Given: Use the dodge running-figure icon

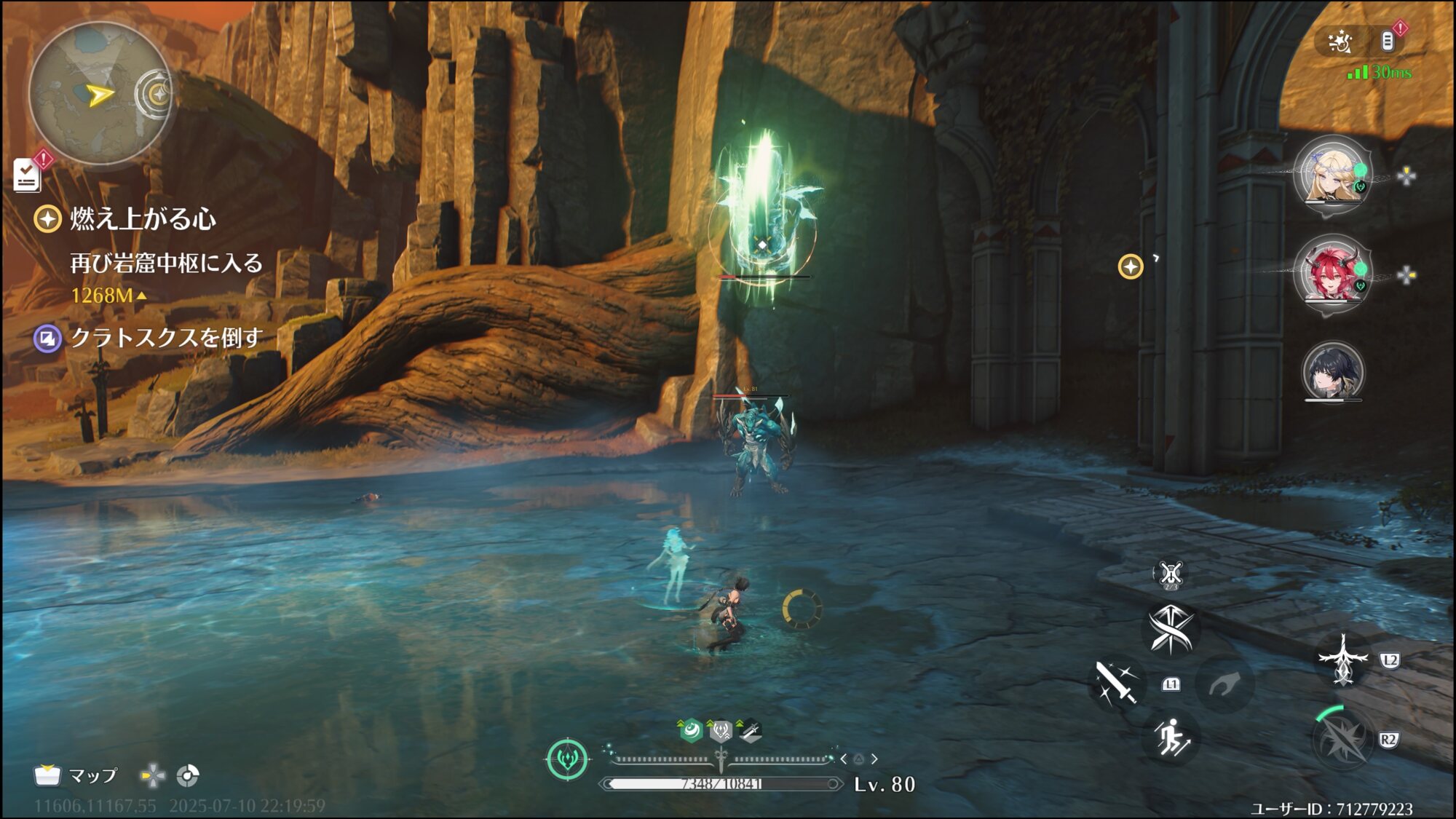Looking at the screenshot, I should point(1171,738).
